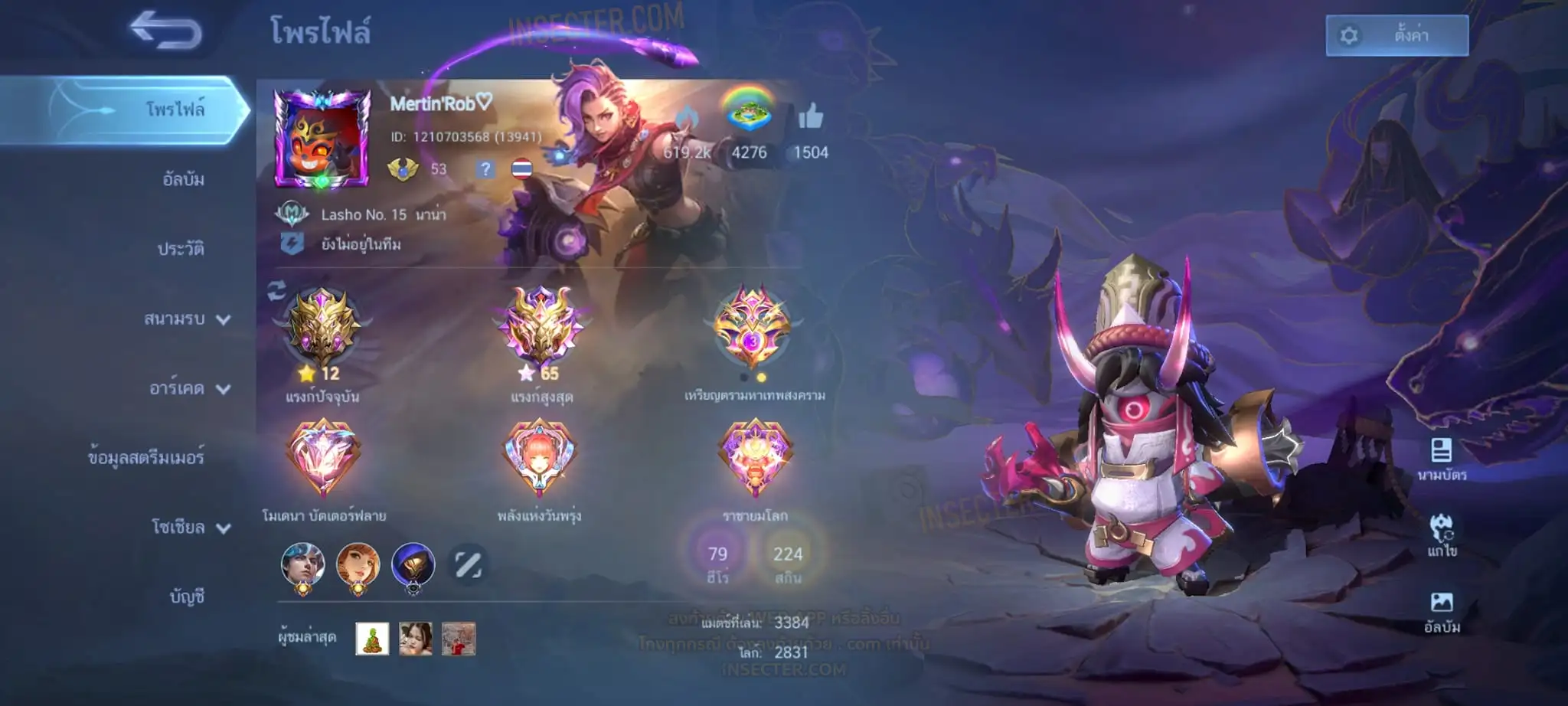This screenshot has height=706, width=1568.
Task: Select the โพรไฟล์ sidebar tab
Action: point(175,109)
